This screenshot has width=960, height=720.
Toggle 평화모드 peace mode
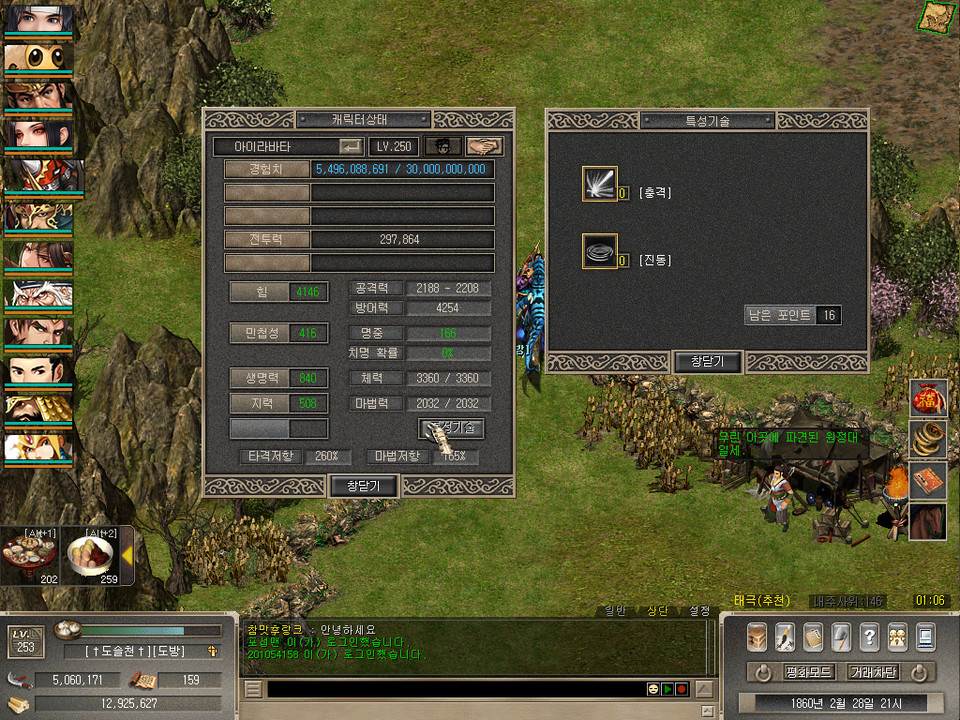(x=809, y=672)
